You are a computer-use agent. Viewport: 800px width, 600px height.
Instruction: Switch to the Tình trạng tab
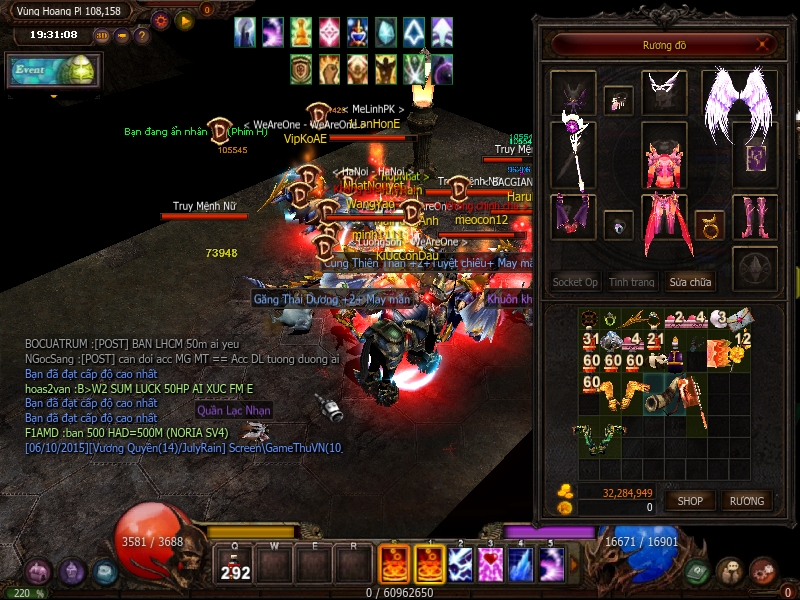[632, 282]
